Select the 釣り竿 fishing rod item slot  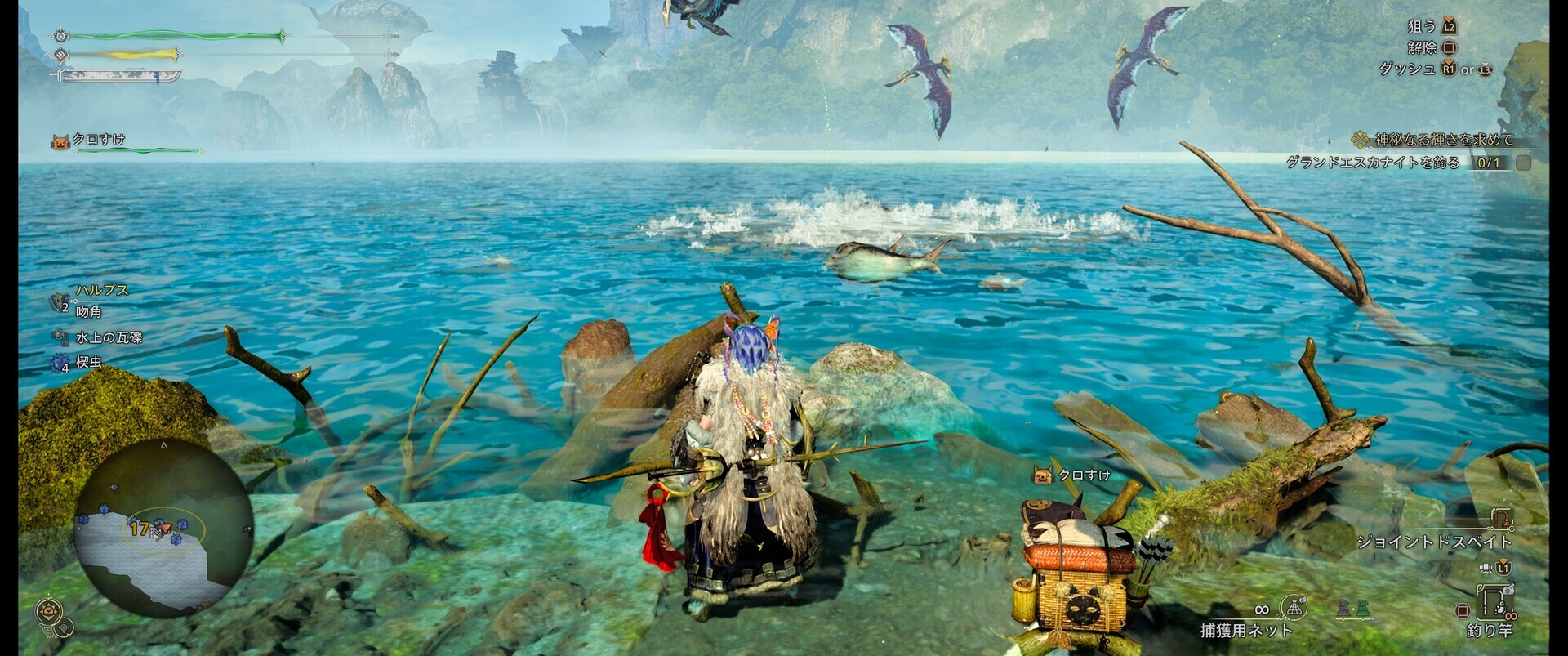pos(1494,603)
